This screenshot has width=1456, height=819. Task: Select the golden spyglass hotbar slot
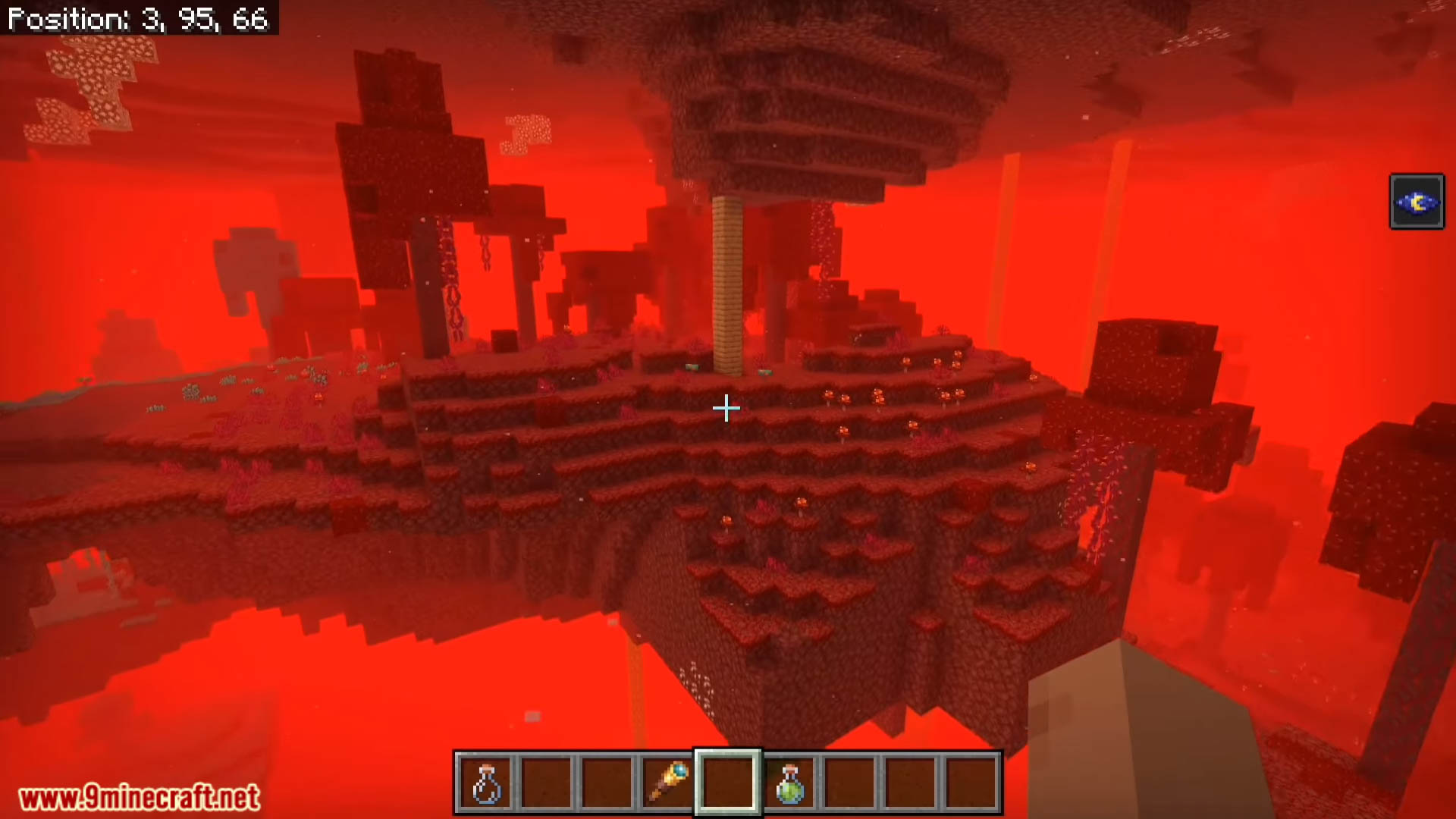pyautogui.click(x=667, y=783)
